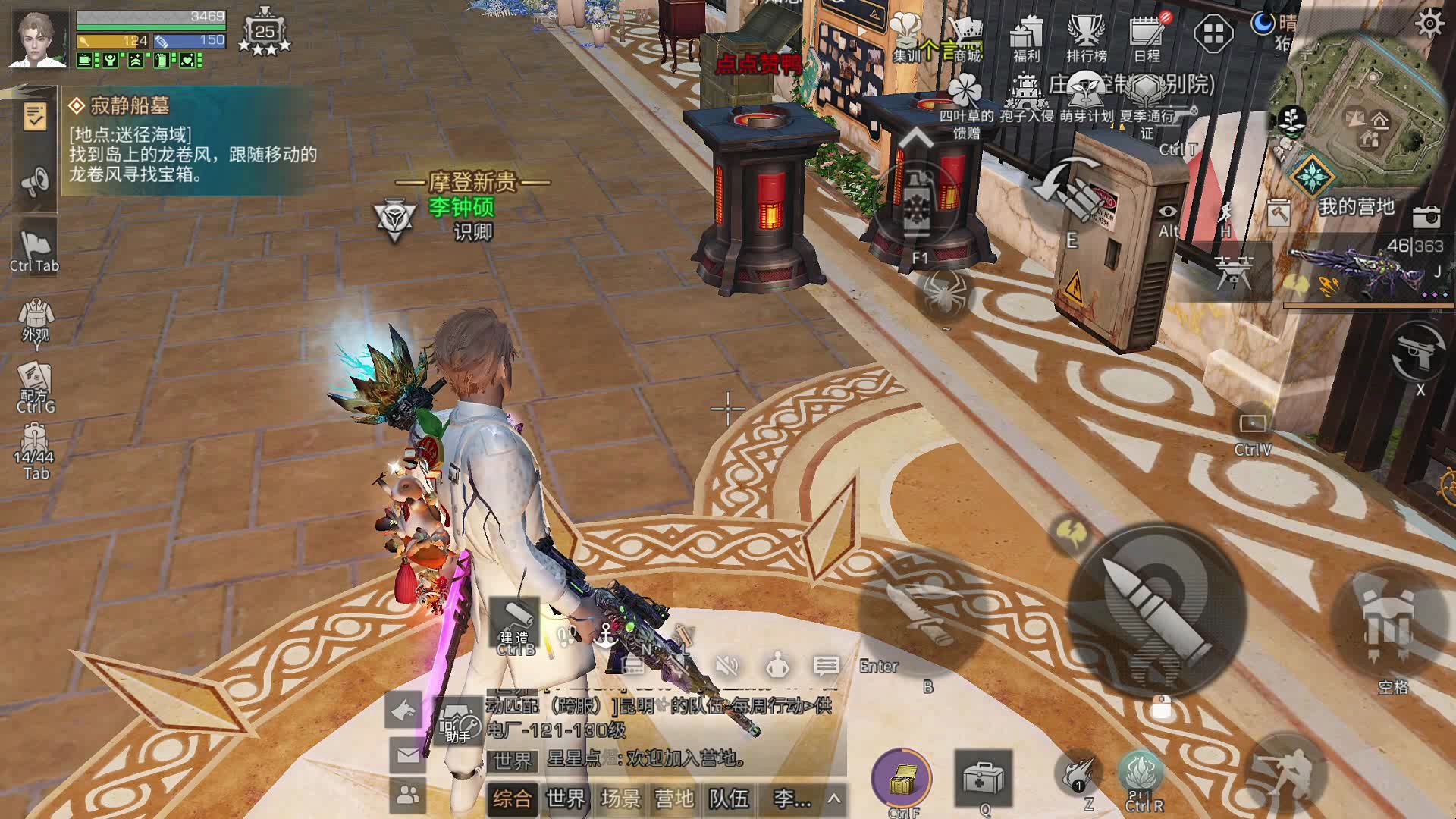This screenshot has width=1456, height=819.
Task: Open the 排行榜 leaderboard
Action: pyautogui.click(x=1086, y=39)
